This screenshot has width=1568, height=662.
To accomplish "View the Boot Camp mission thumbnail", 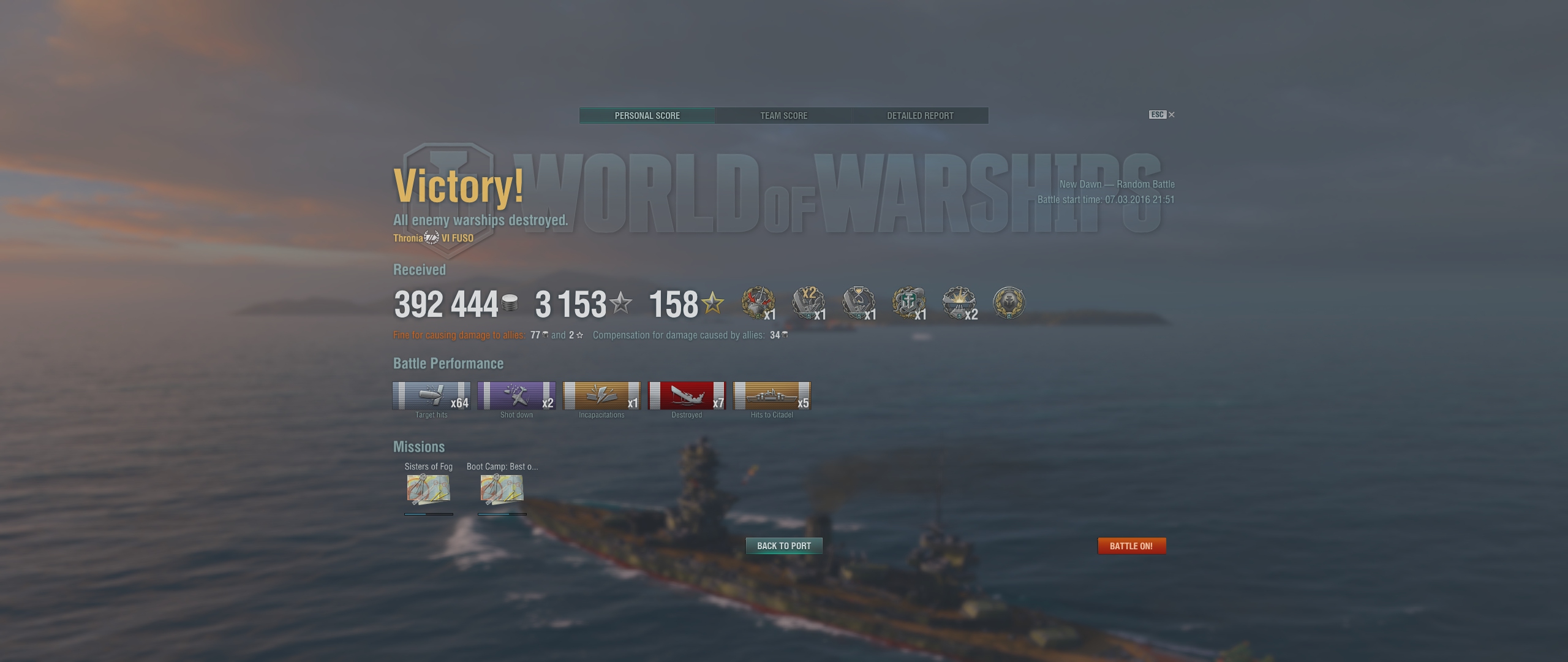I will 502,489.
